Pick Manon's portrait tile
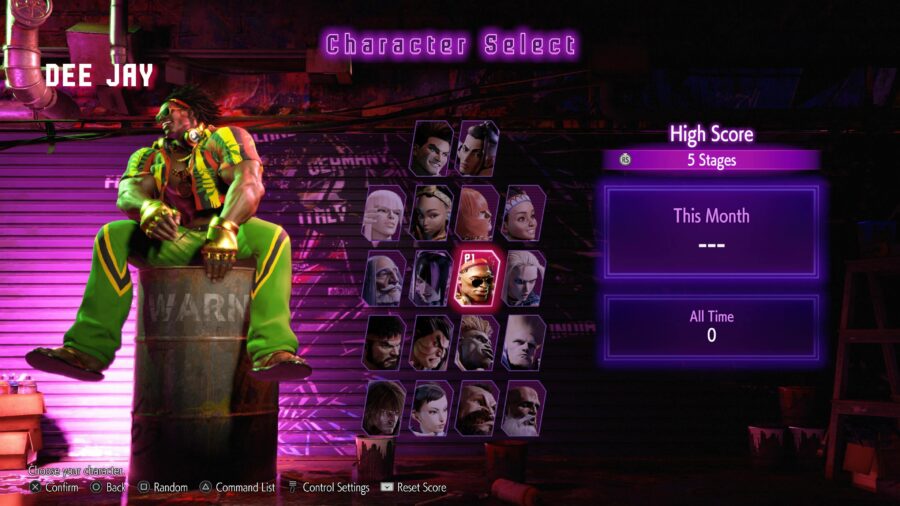This screenshot has height=506, width=900. 385,213
